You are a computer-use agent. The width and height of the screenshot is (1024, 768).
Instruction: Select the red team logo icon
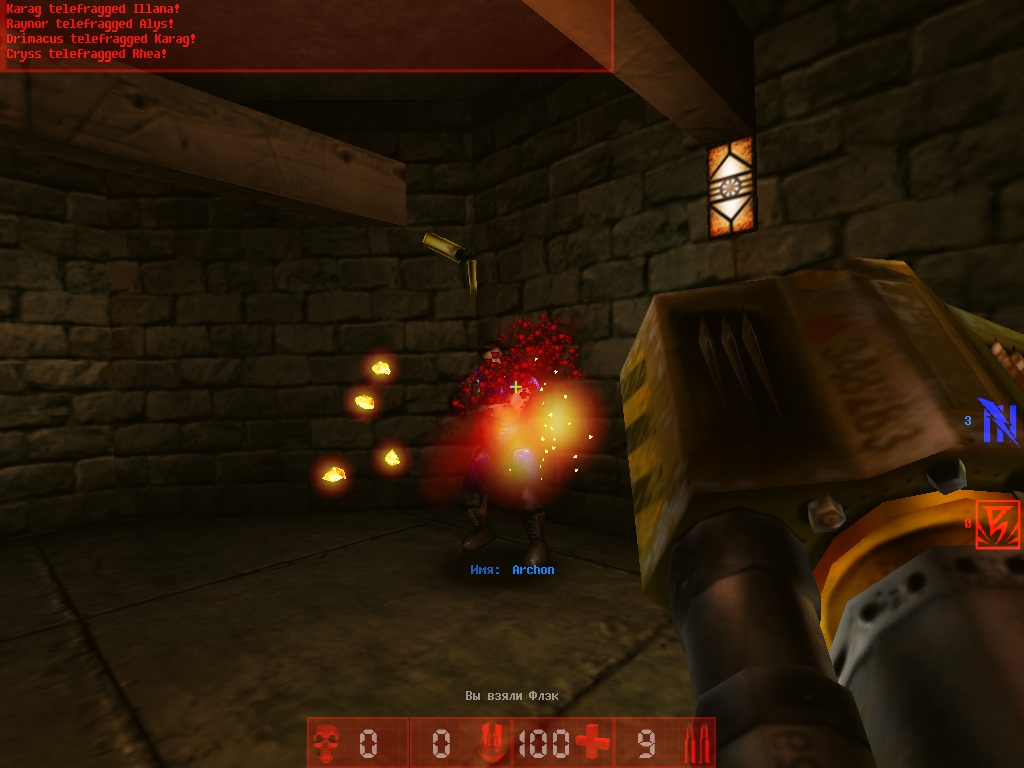click(998, 524)
